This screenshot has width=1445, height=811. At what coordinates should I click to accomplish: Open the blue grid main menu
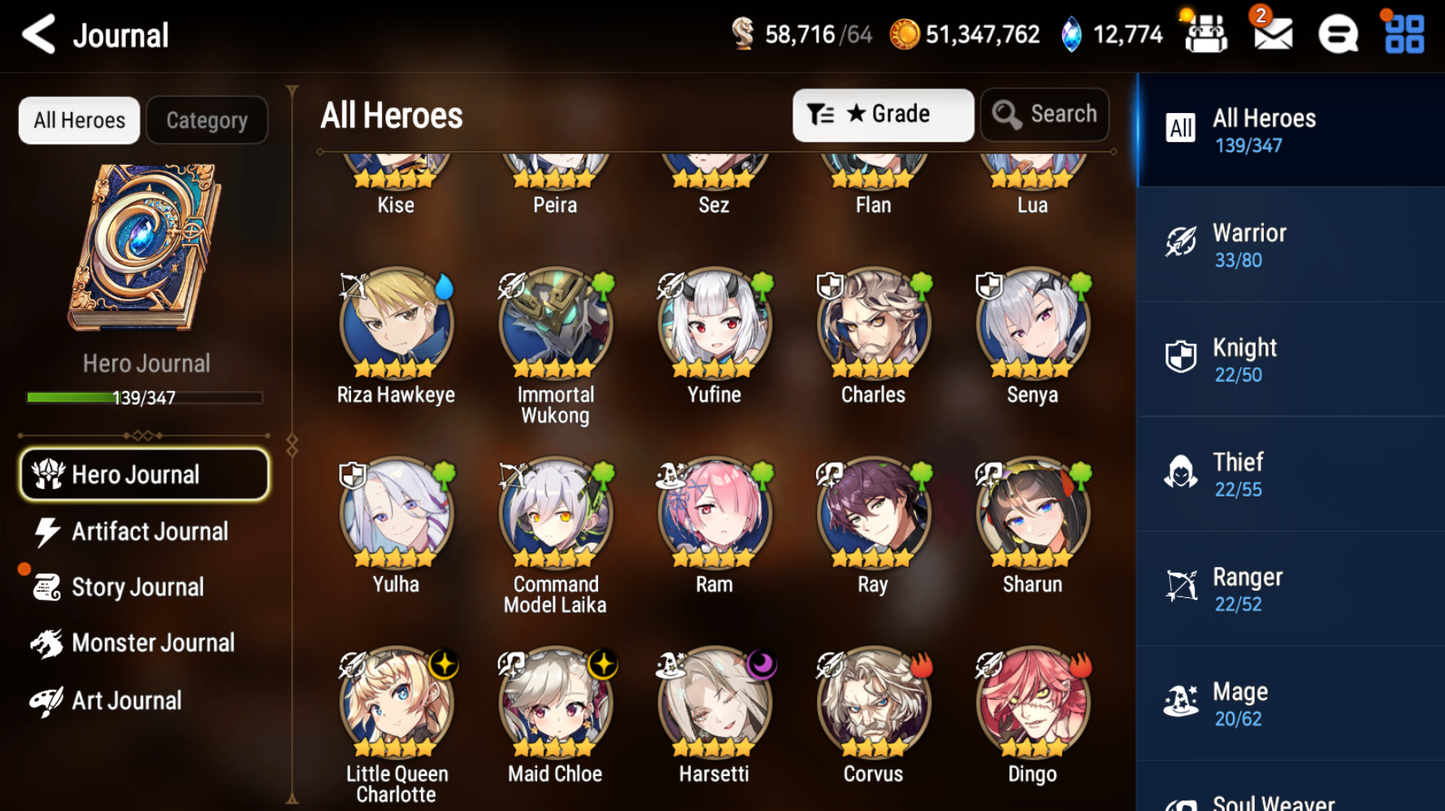[1404, 35]
